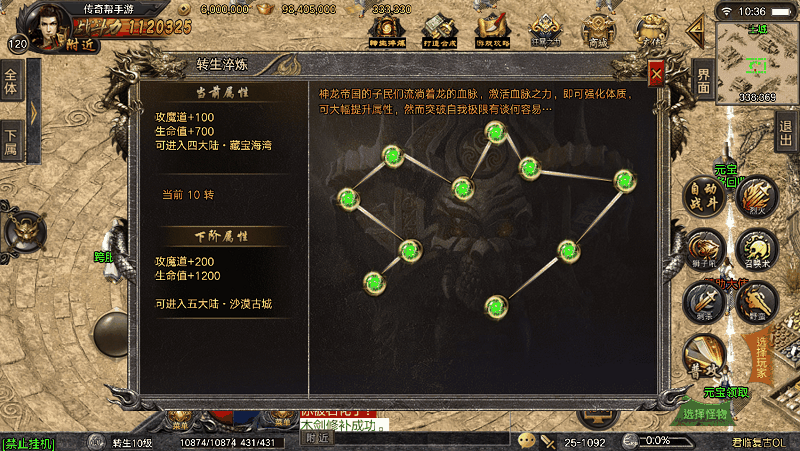Activate the 刺杀 skill
The image size is (800, 451).
click(x=703, y=299)
